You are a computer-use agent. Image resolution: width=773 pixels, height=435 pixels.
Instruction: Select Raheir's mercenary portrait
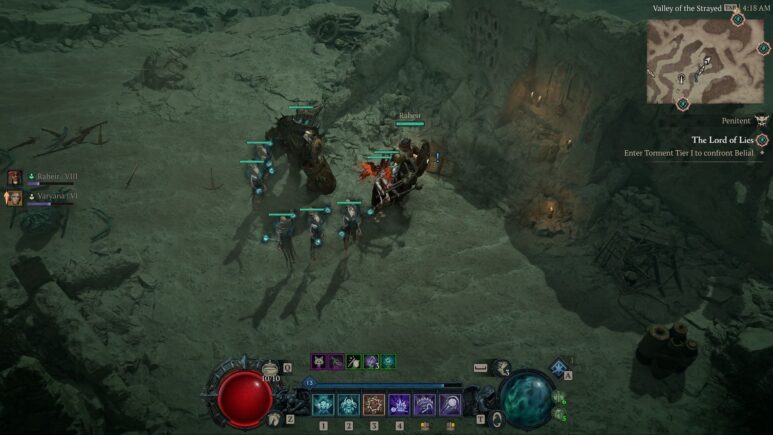tap(14, 177)
